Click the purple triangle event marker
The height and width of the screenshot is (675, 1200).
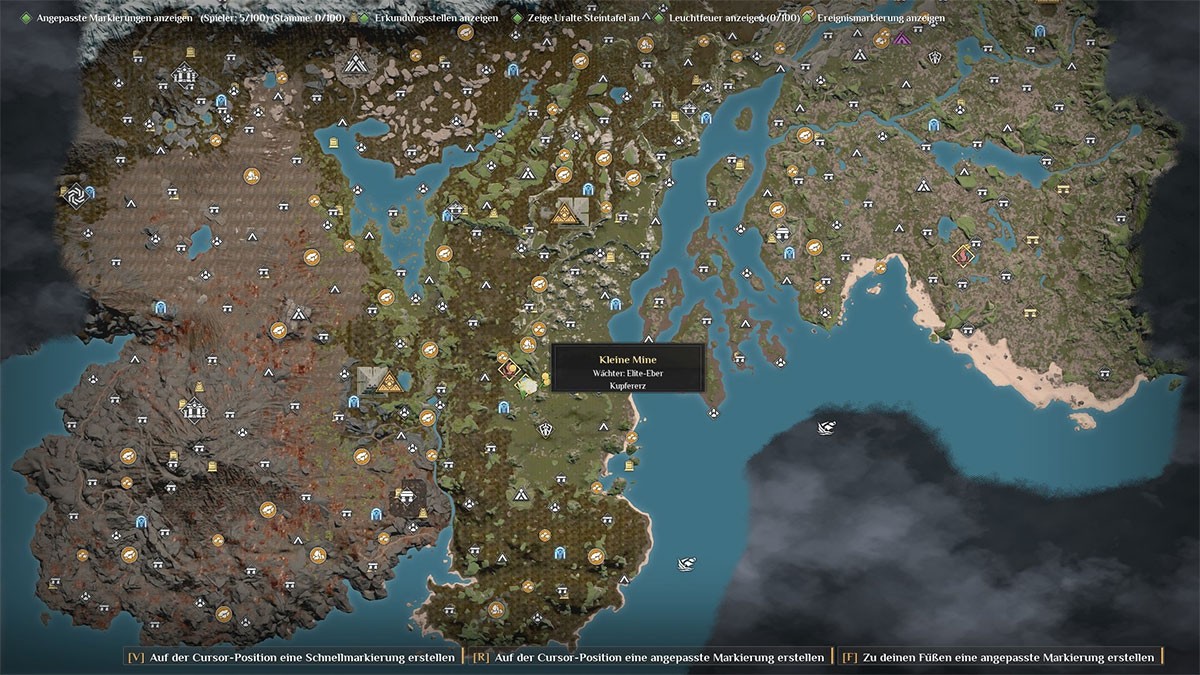coord(902,39)
